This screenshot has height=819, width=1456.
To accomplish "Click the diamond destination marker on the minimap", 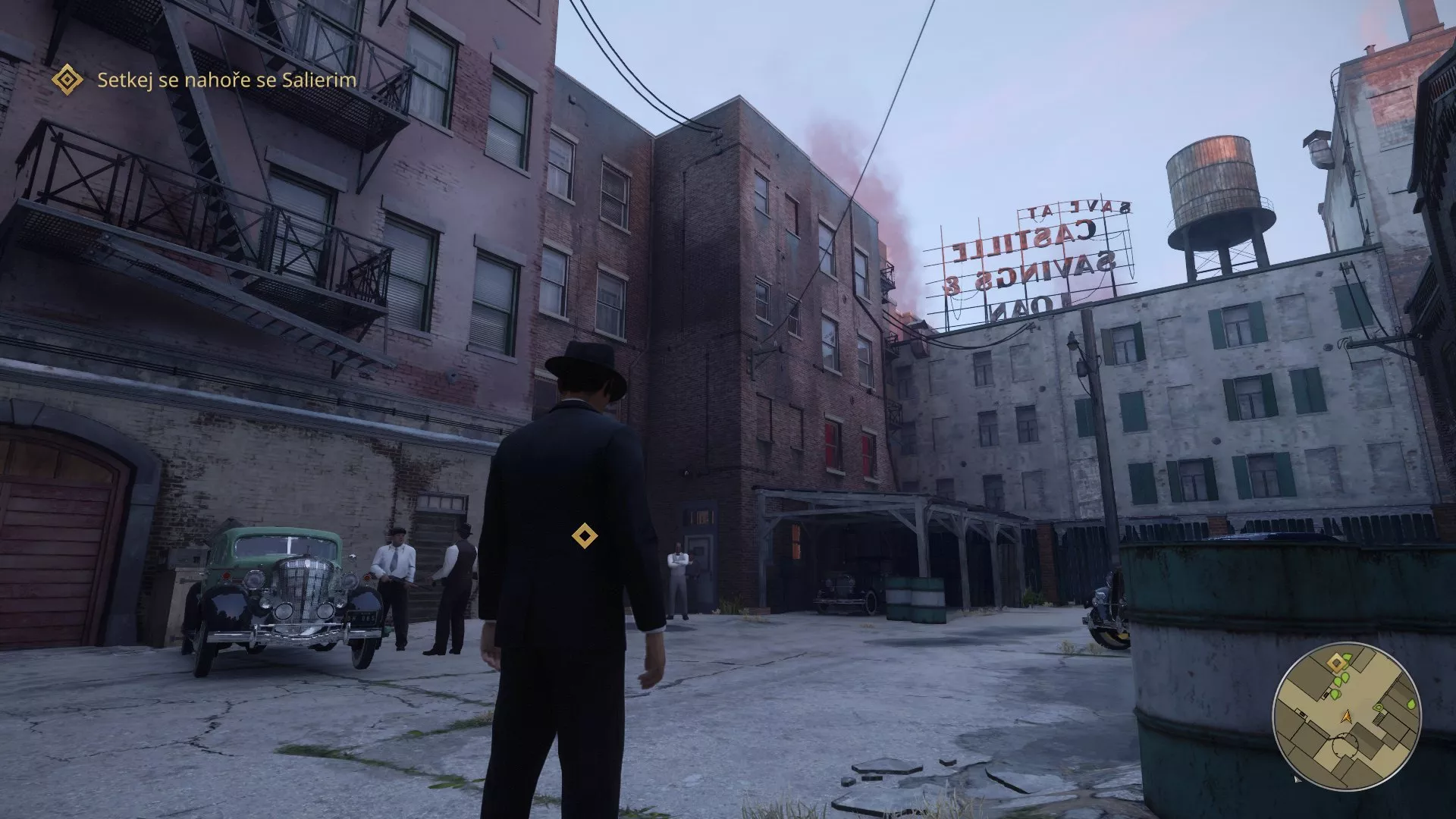I will click(1336, 662).
